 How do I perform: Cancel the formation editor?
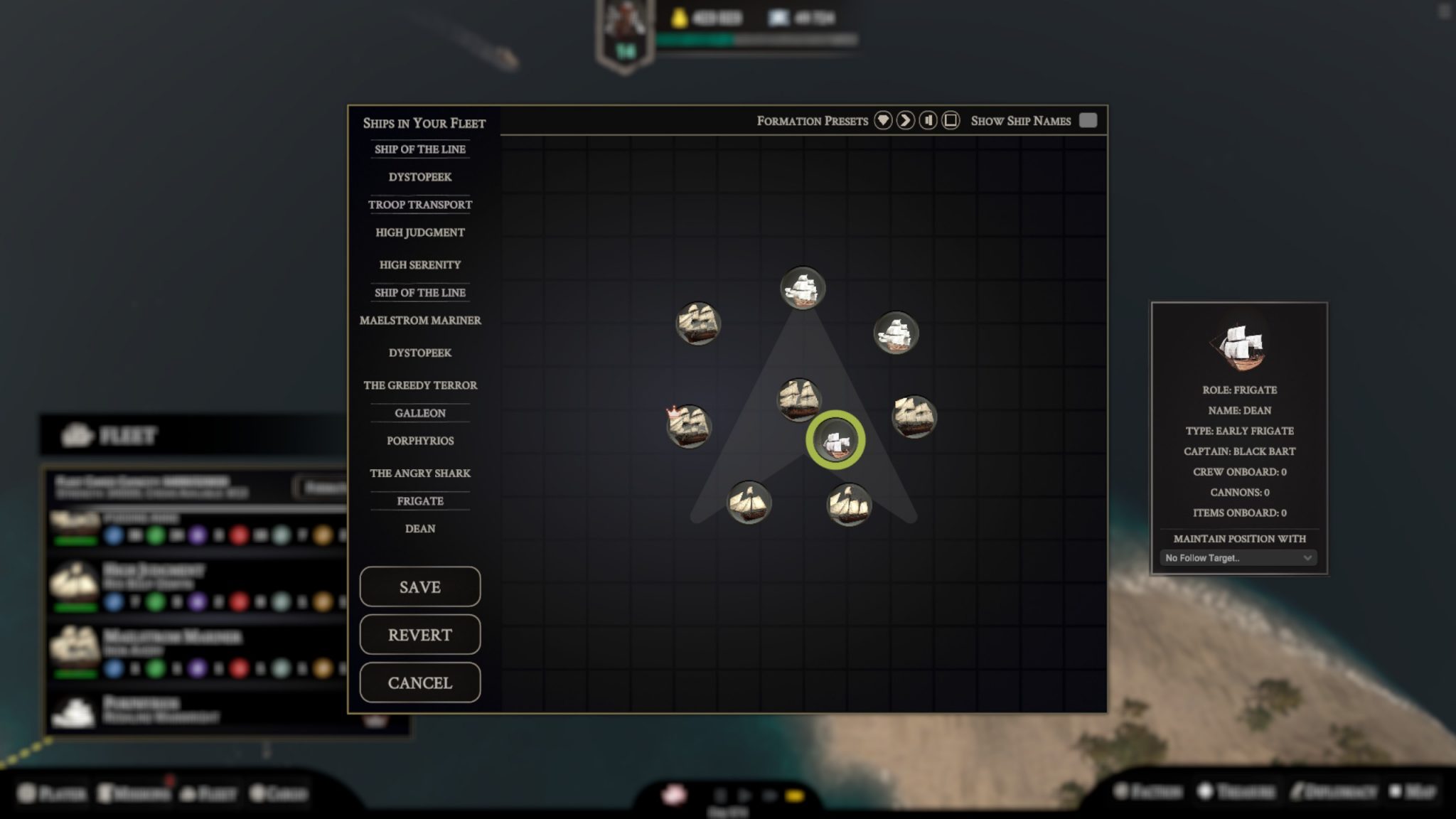tap(419, 682)
